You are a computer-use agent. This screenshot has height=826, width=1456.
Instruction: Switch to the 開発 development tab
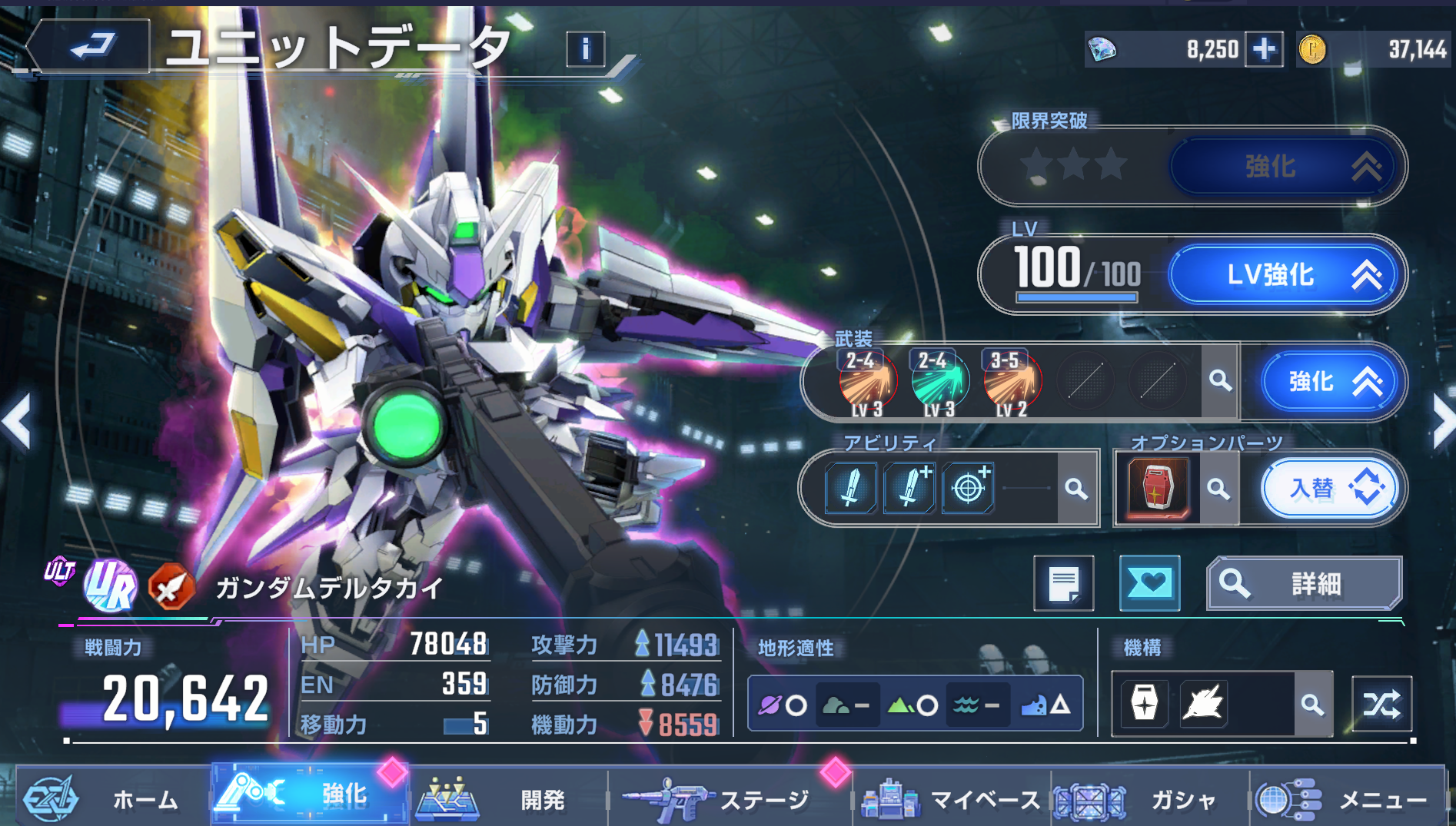coord(507,799)
